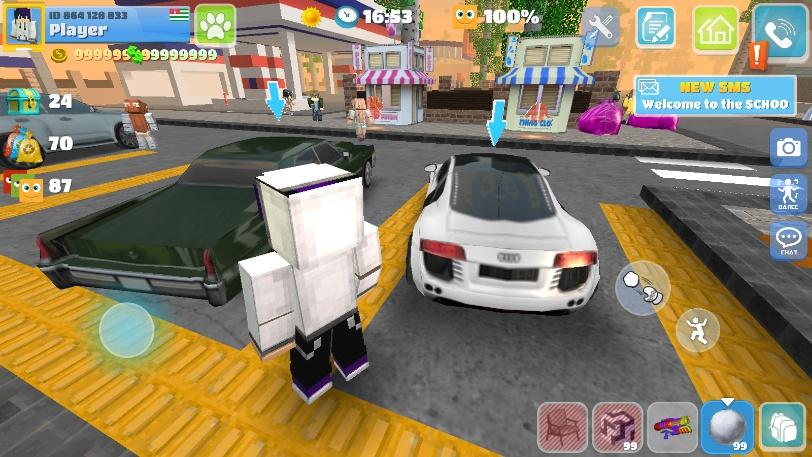
Task: Open the backpack inventory
Action: [782, 427]
